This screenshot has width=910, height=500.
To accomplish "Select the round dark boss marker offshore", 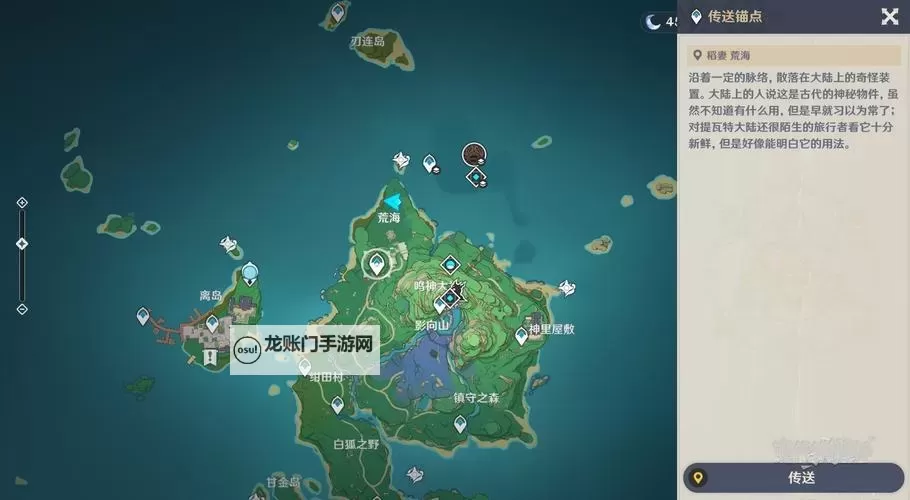I will point(474,154).
